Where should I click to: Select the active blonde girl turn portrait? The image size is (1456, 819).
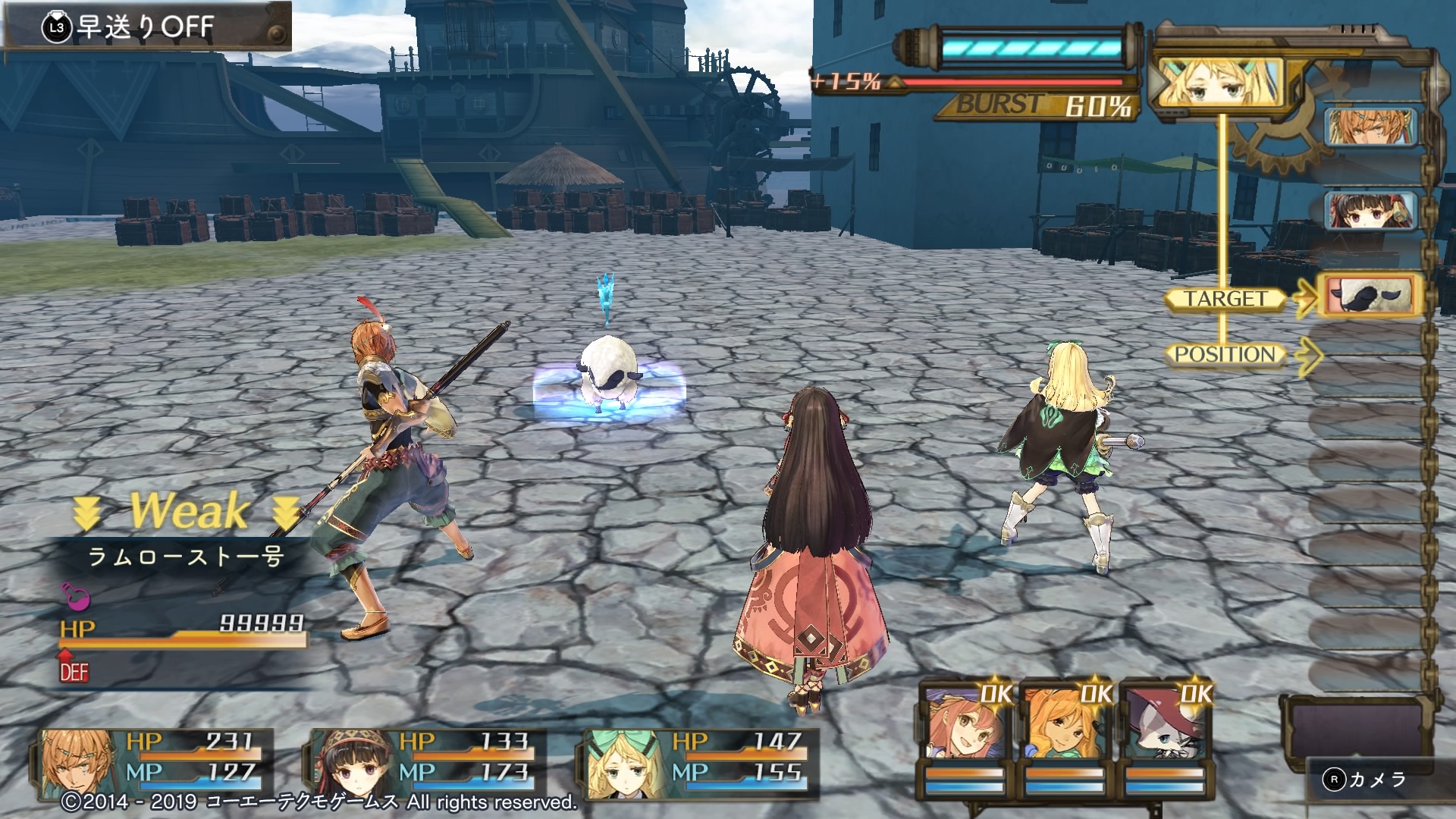1219,83
